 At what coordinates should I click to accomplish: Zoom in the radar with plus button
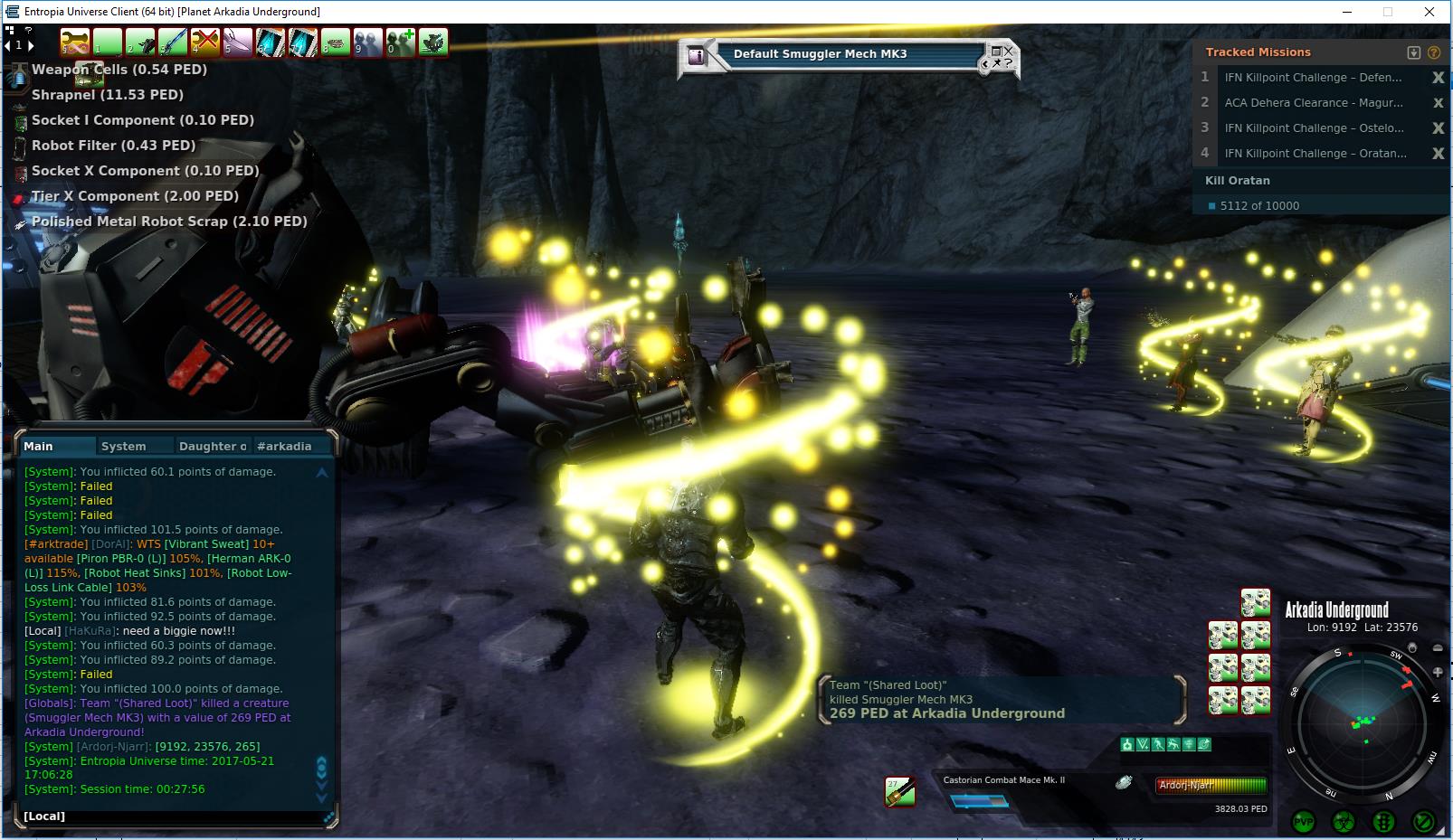click(x=1439, y=673)
